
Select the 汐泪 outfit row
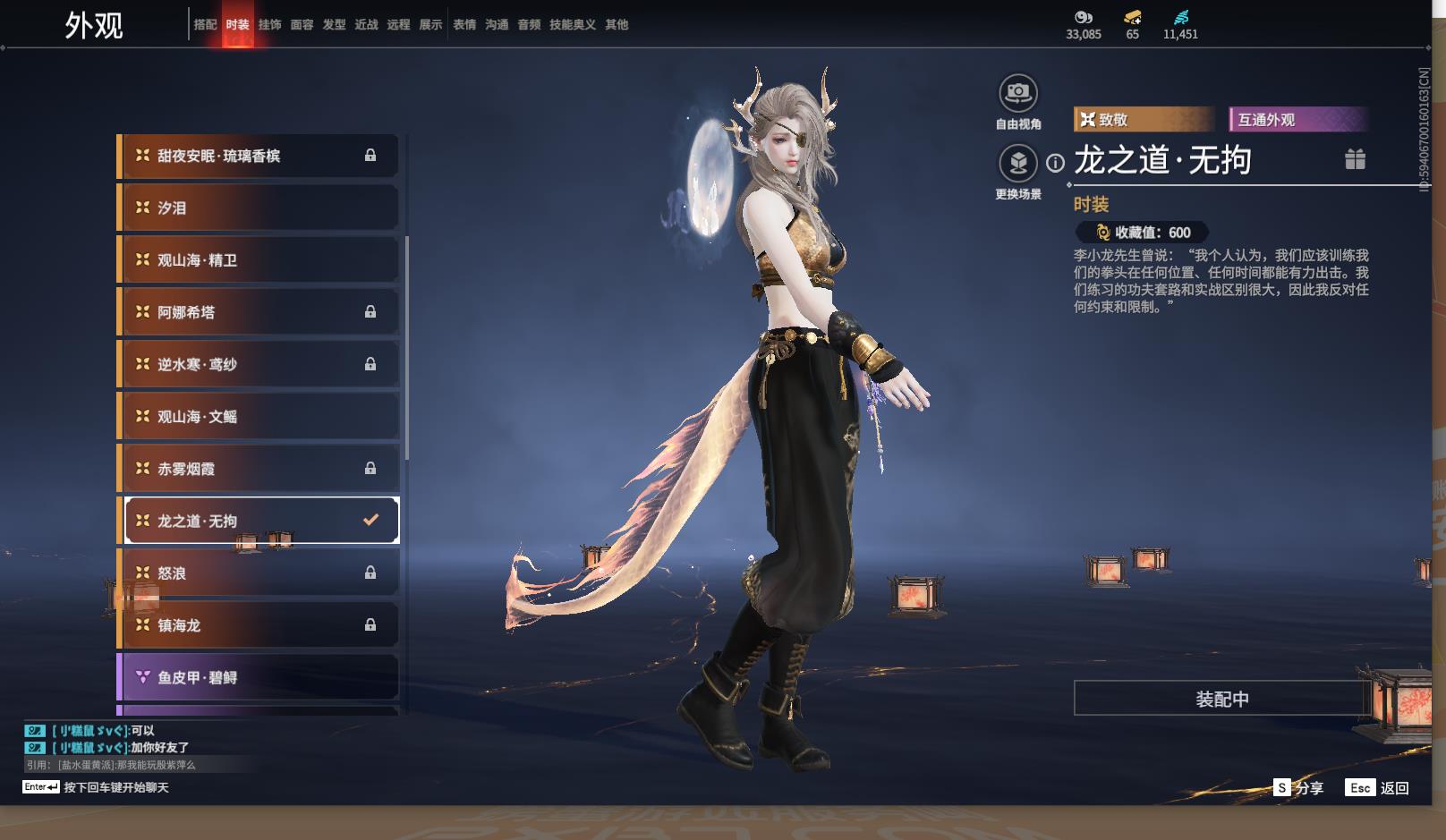[259, 208]
